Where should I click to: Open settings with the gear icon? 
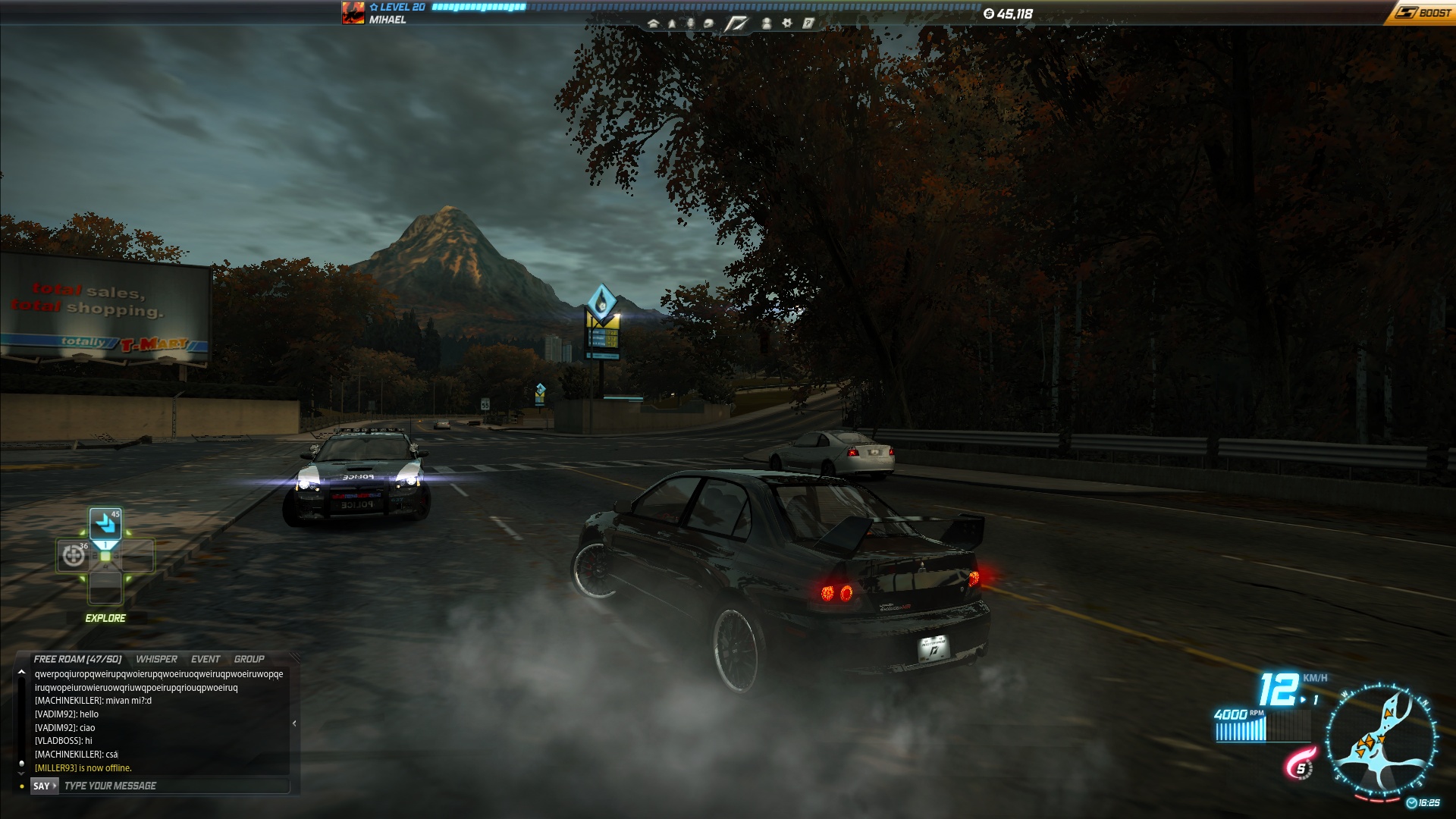787,24
